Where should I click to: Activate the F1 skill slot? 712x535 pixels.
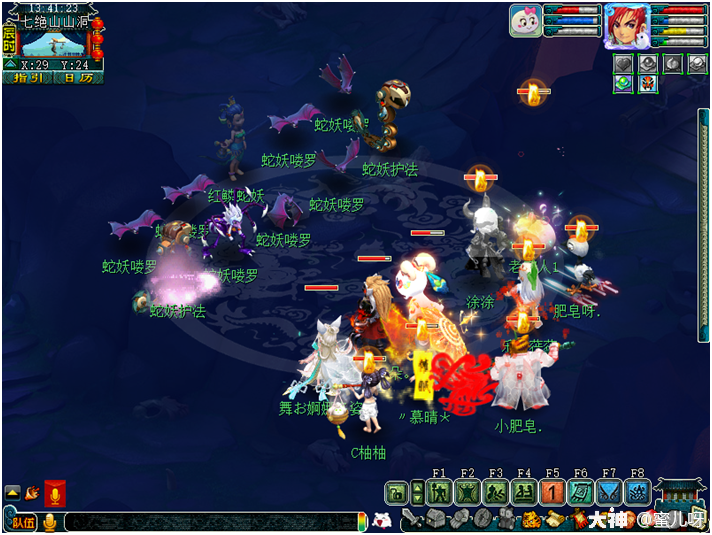439,492
